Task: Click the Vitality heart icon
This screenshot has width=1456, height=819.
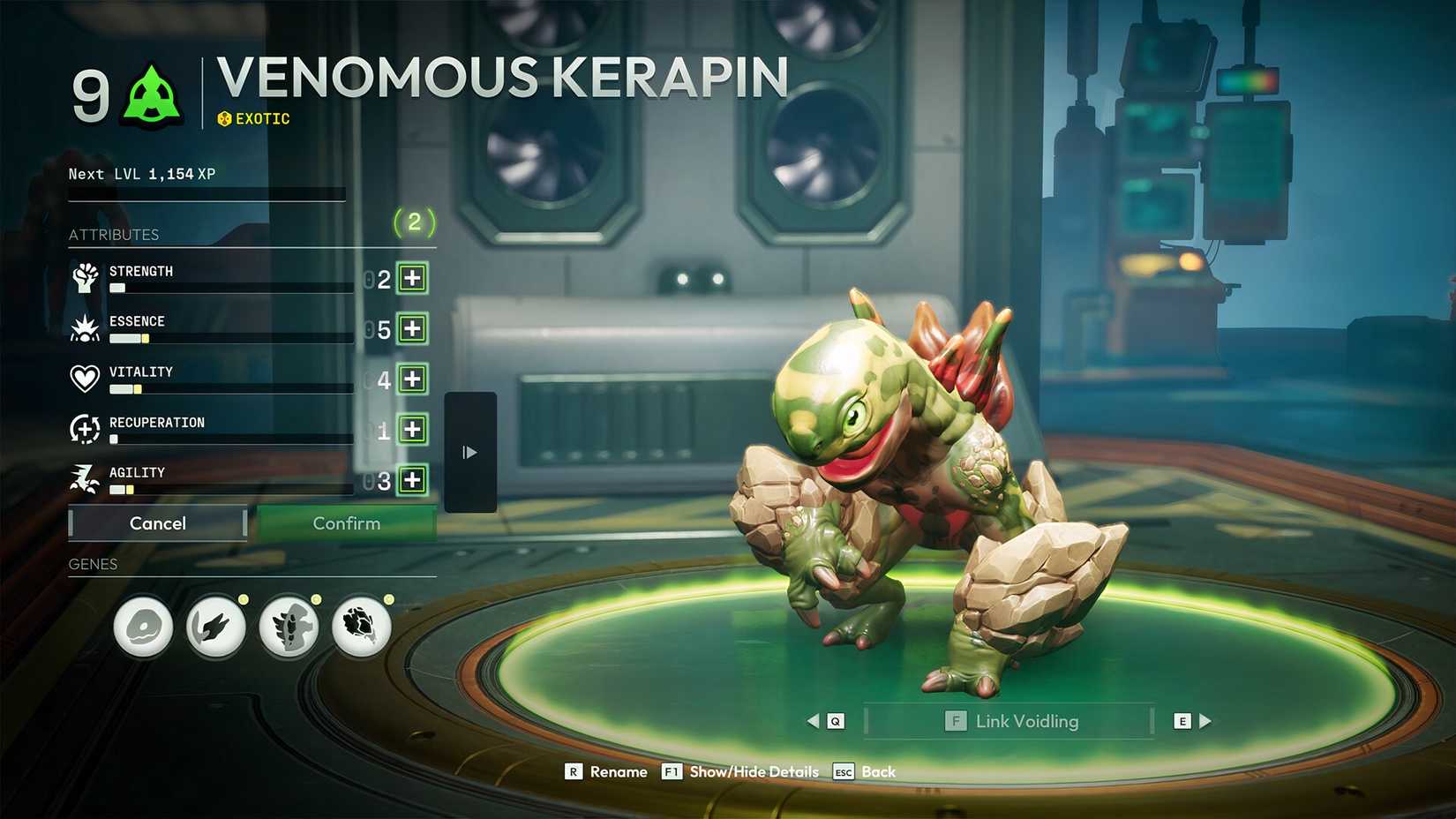Action: [85, 379]
